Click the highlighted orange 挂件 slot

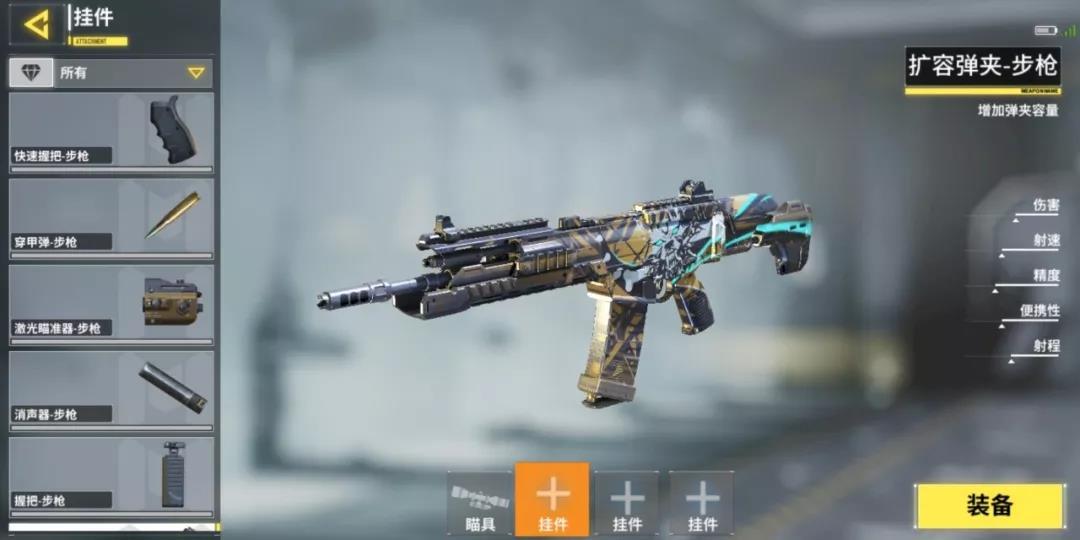tap(552, 500)
